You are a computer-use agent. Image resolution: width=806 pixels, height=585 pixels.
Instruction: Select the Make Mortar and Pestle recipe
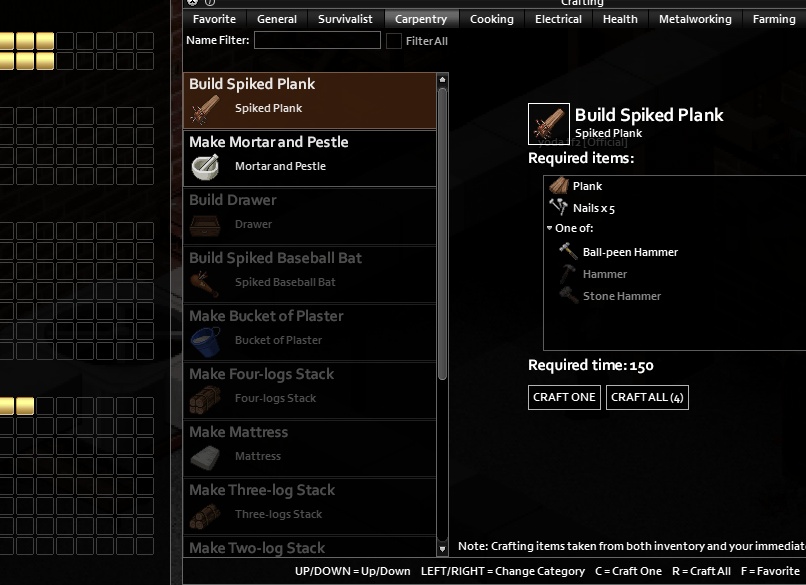click(310, 158)
